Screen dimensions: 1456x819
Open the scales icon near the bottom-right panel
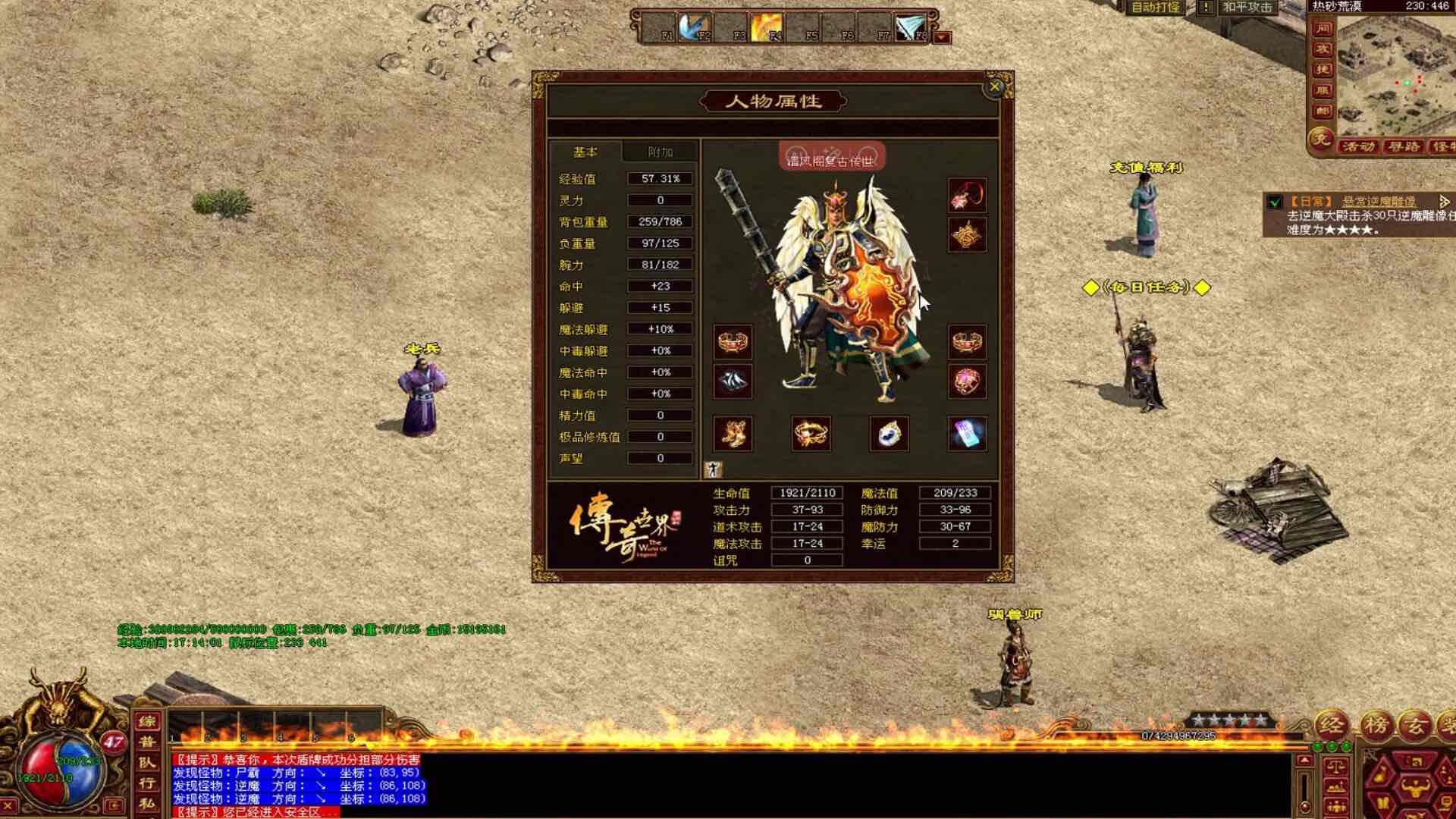tap(1336, 765)
